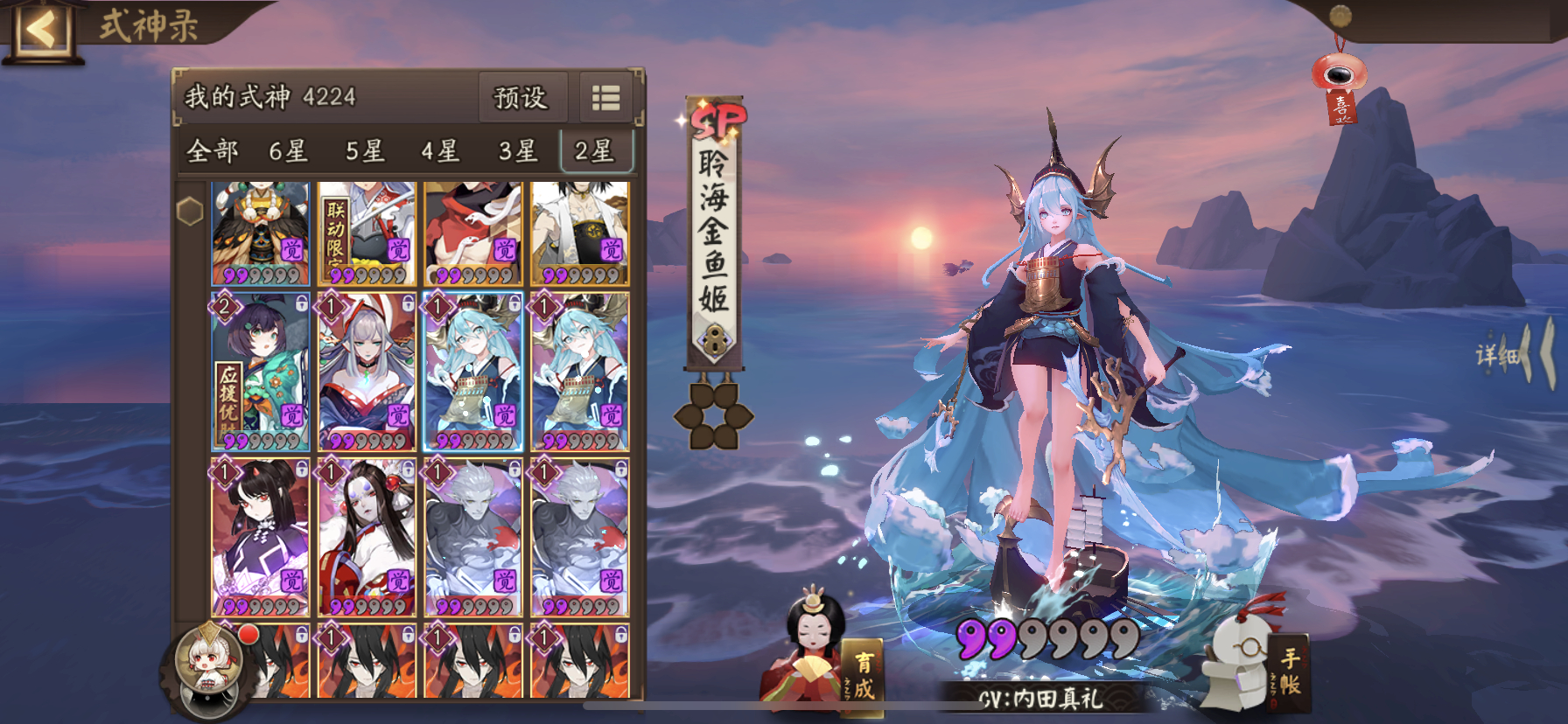Open the list view icon next to 预设

click(605, 98)
